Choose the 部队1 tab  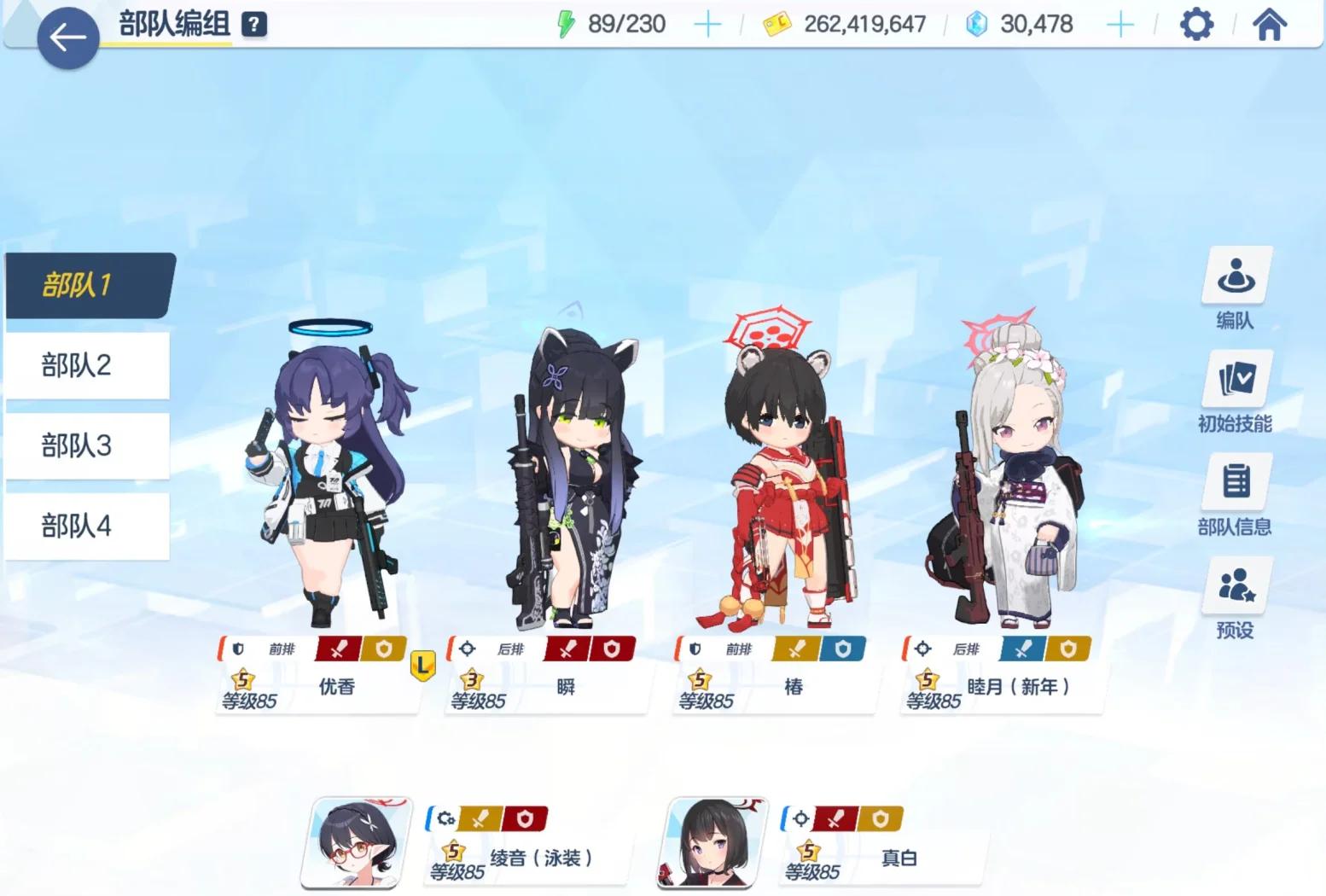click(87, 285)
